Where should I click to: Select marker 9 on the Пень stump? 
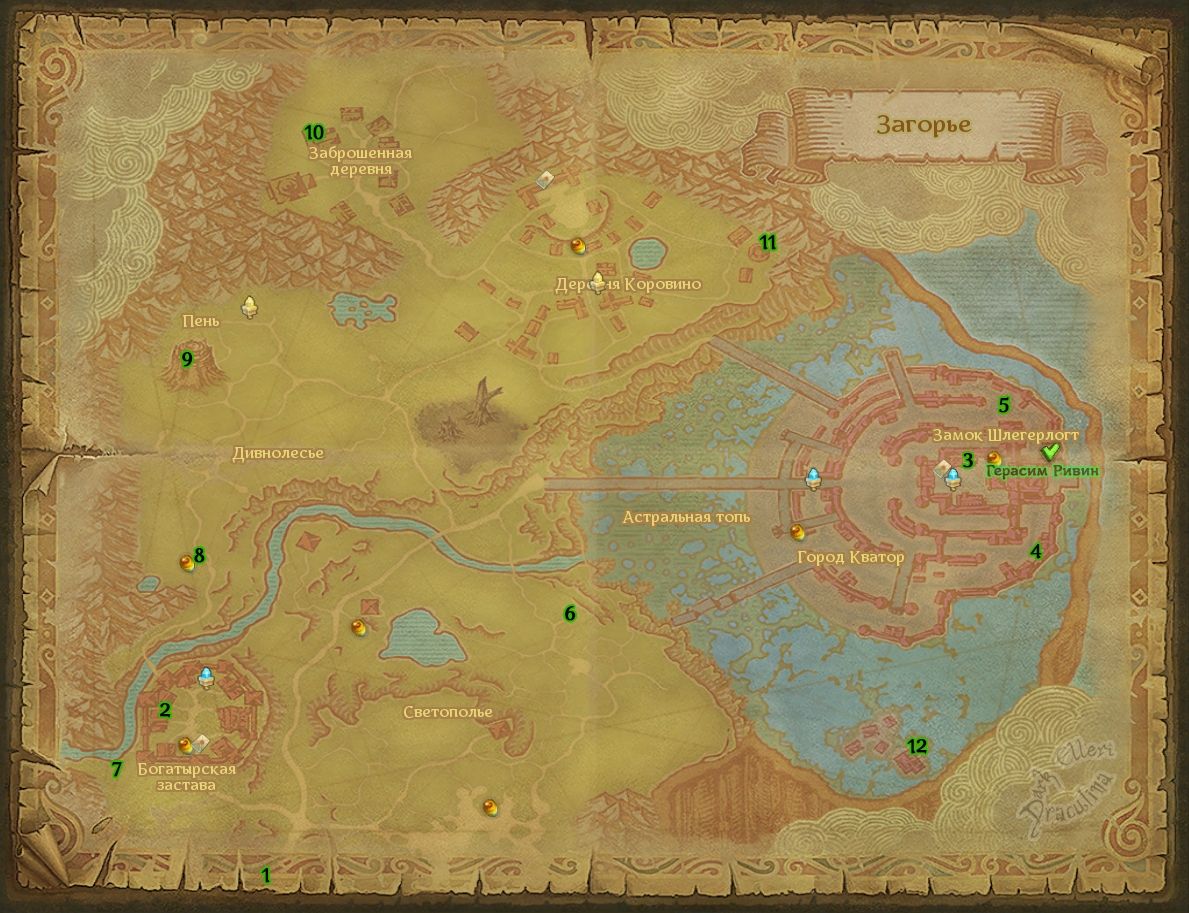tap(187, 359)
